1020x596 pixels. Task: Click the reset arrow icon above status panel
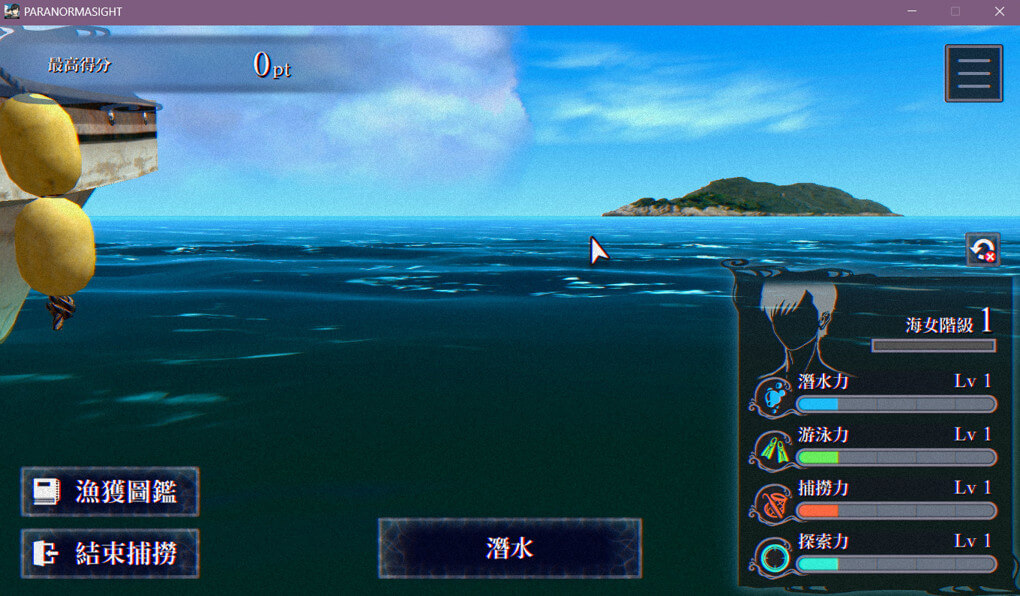982,249
